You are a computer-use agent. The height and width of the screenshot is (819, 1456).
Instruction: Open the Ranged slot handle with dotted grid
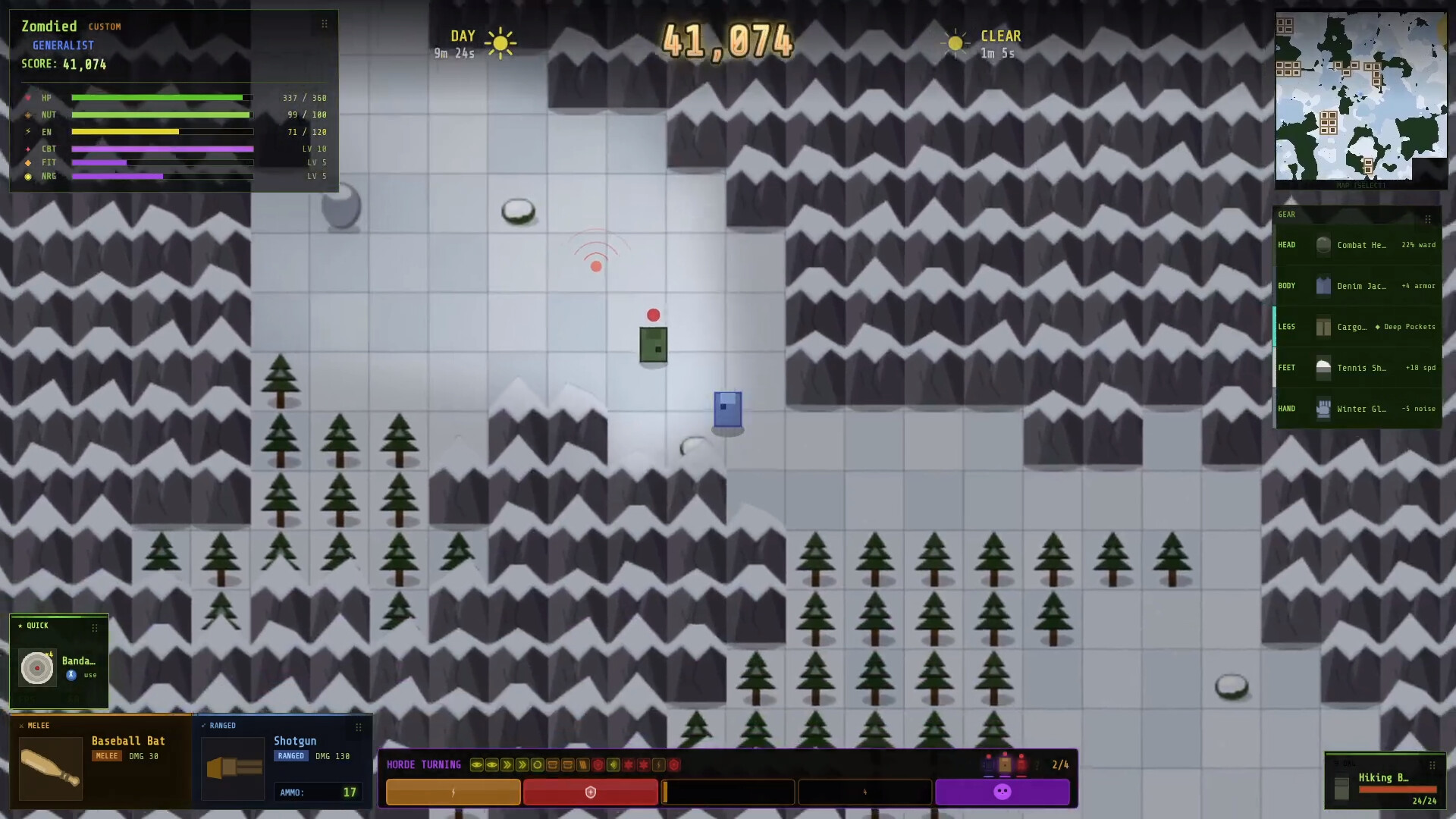[358, 726]
